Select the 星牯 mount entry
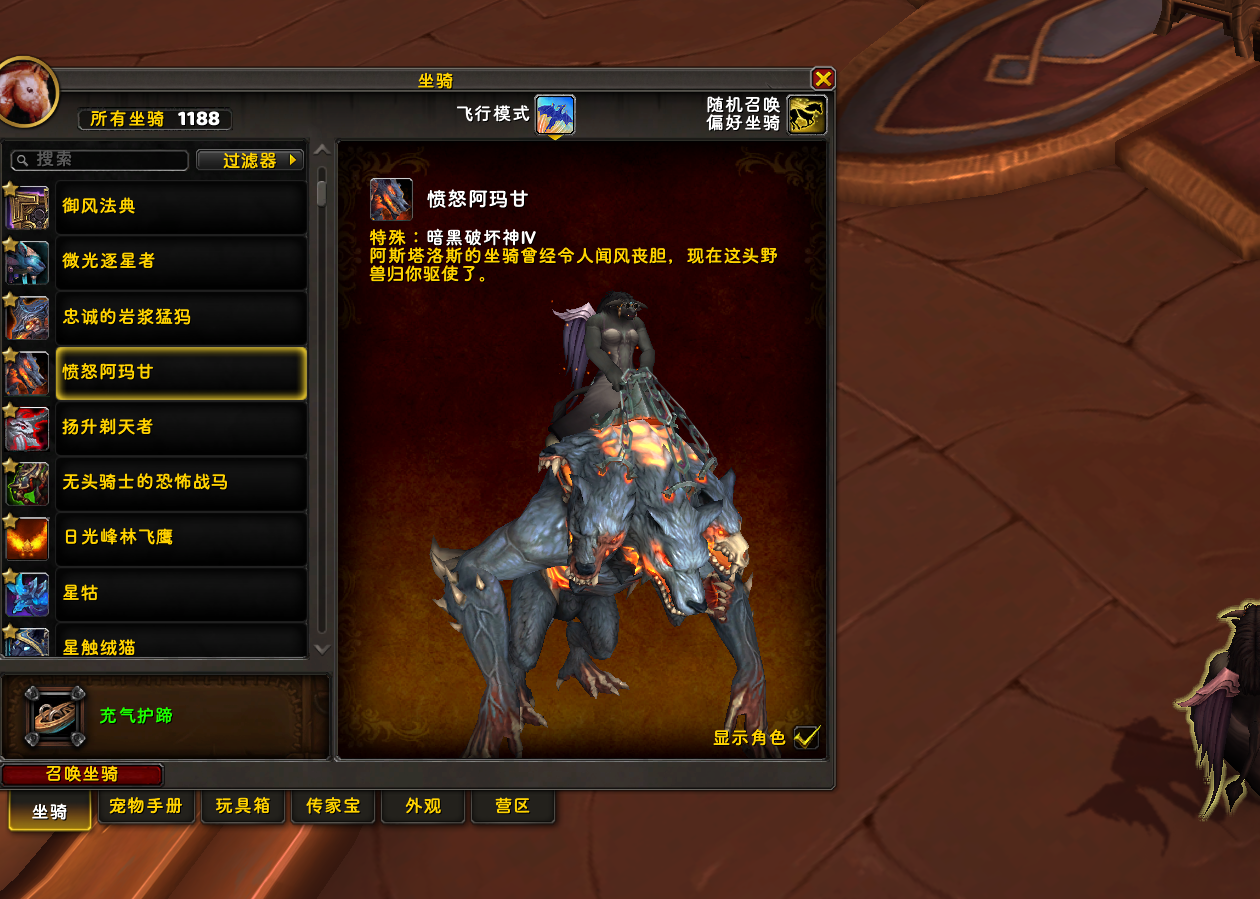 point(180,593)
